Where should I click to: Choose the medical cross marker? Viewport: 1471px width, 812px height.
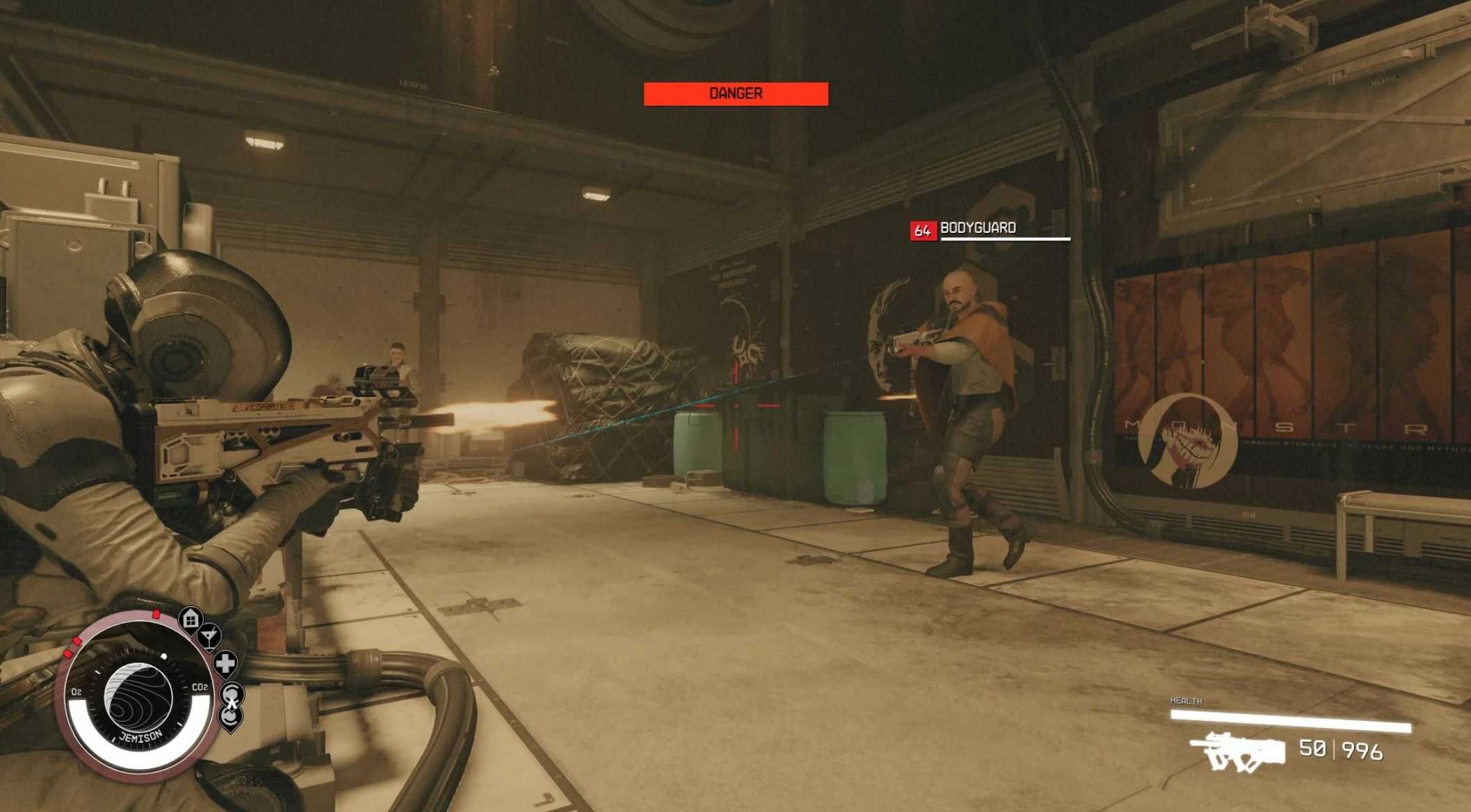click(x=225, y=663)
